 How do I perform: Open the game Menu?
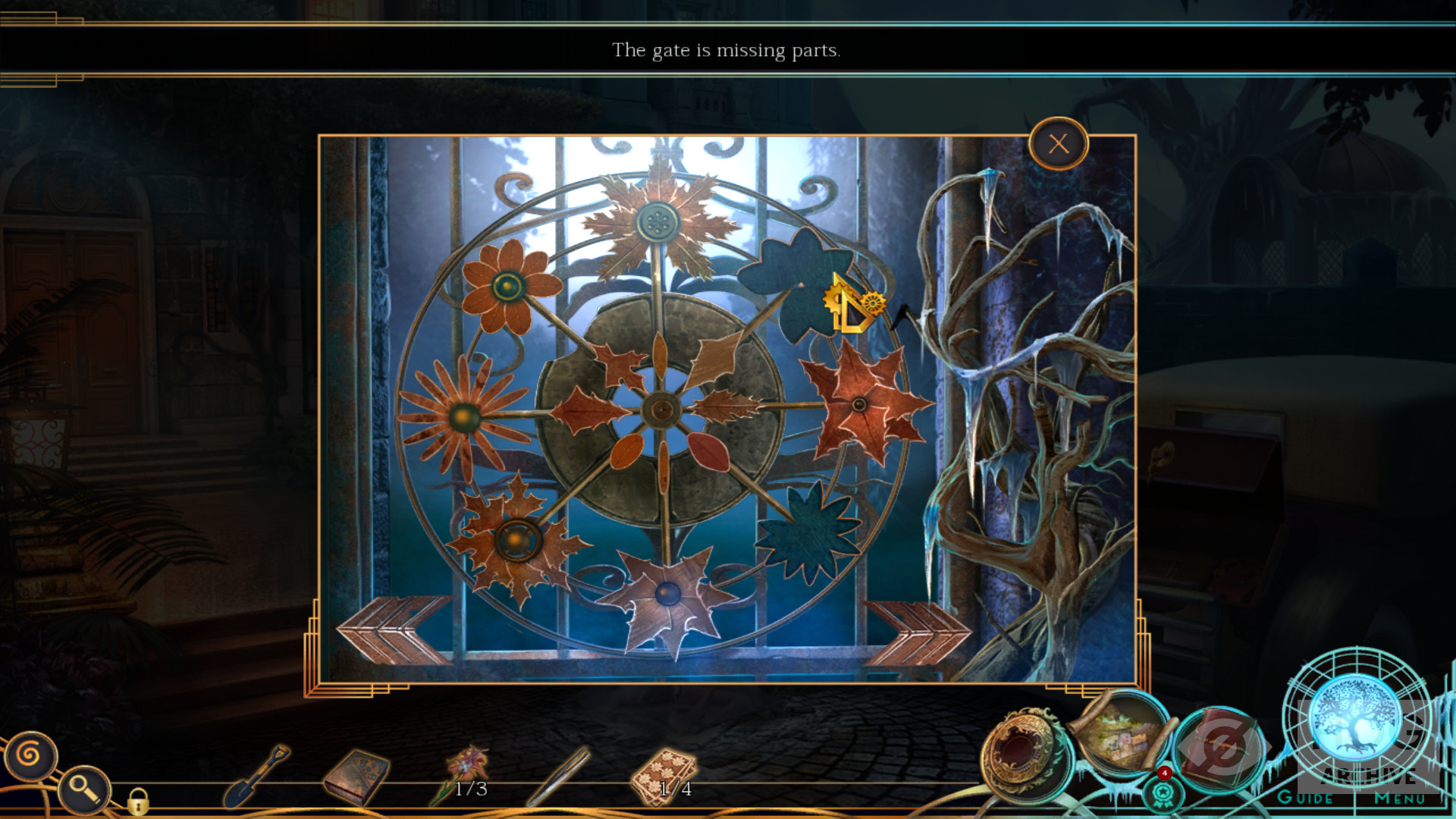[x=1399, y=798]
